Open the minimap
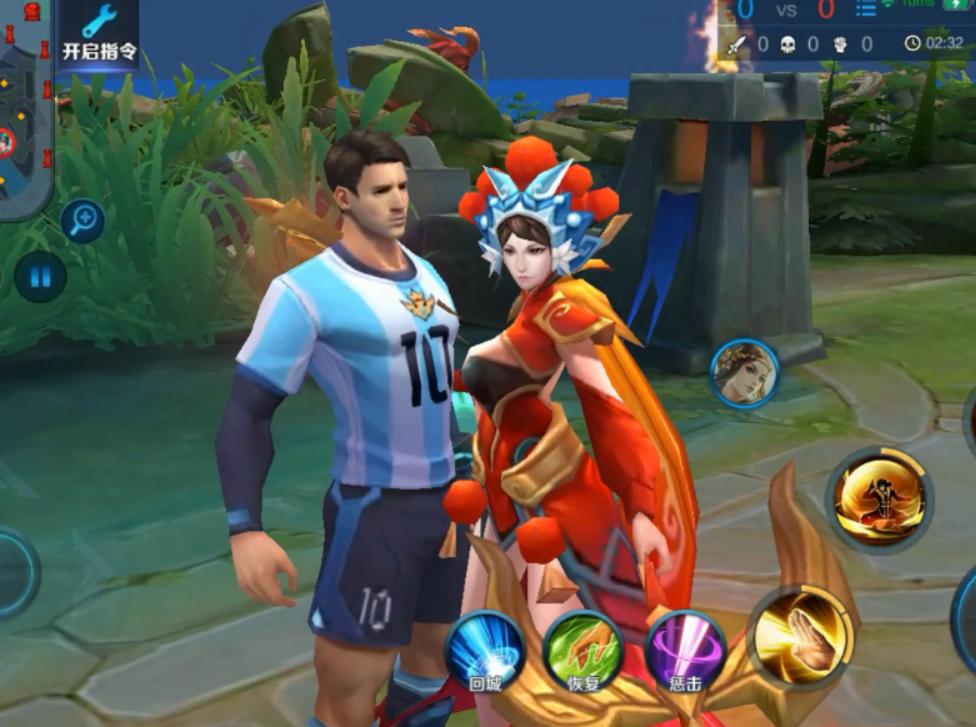Viewport: 976px width, 727px height. point(22,108)
